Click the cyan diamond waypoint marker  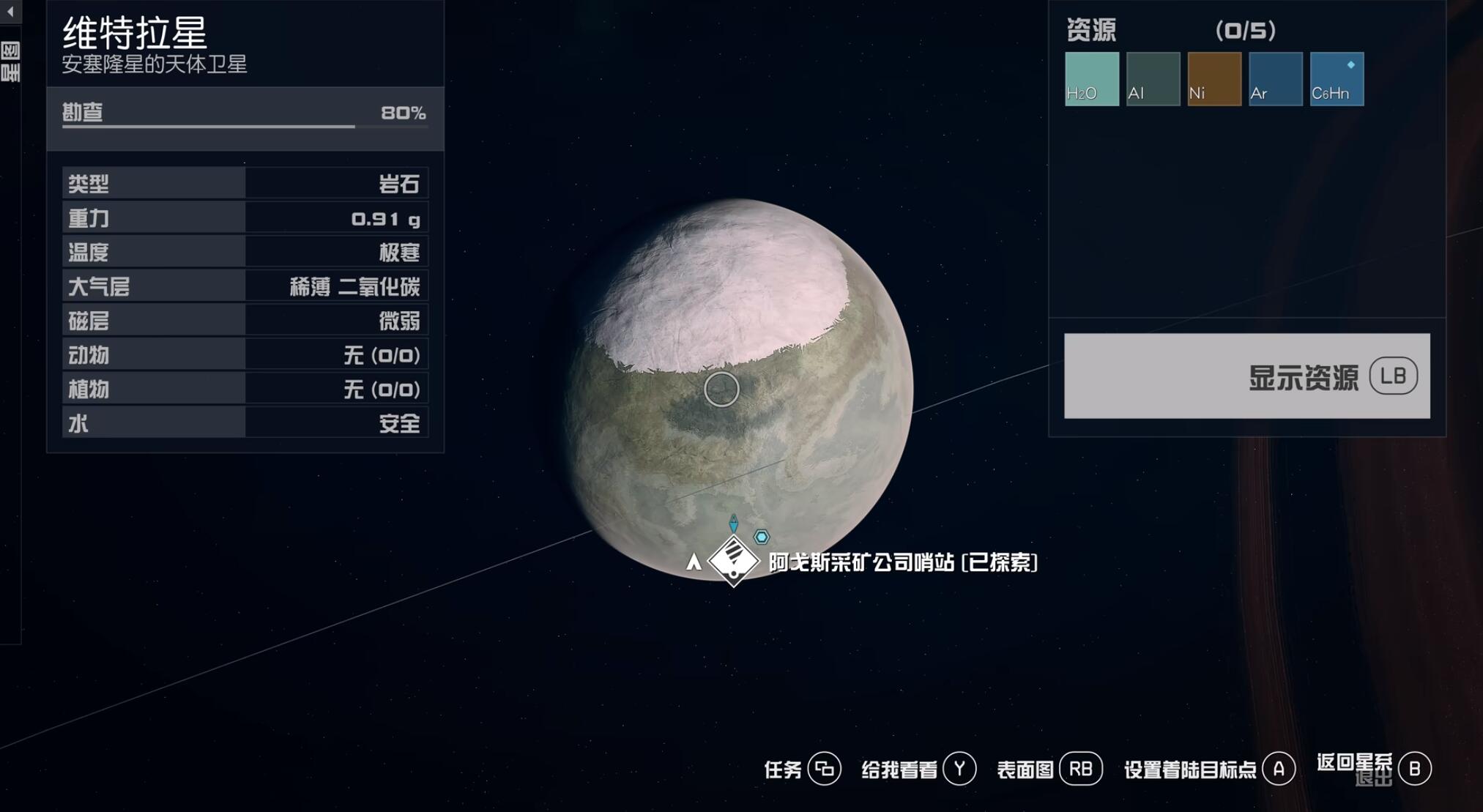(x=735, y=525)
